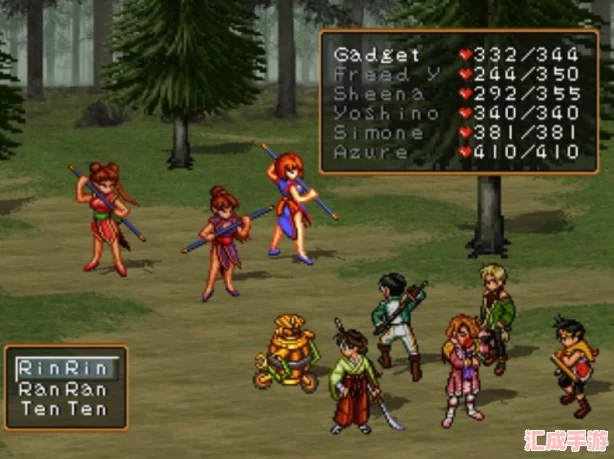Choose RanRan from the enemy list

pyautogui.click(x=64, y=389)
